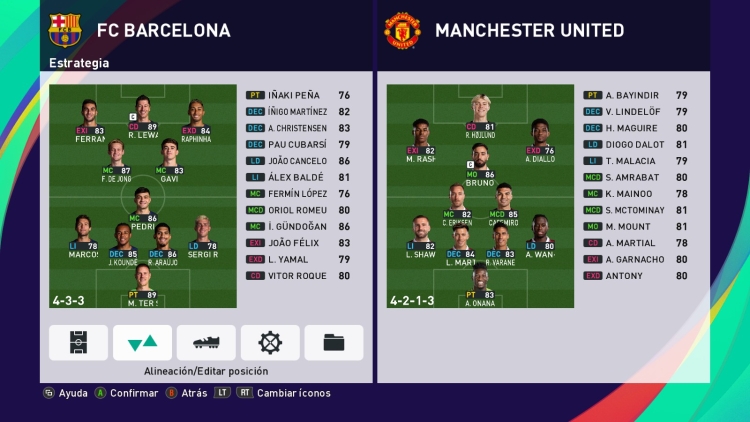This screenshot has width=750, height=422.
Task: Select the swap arrows lineup edit button
Action: (142, 342)
